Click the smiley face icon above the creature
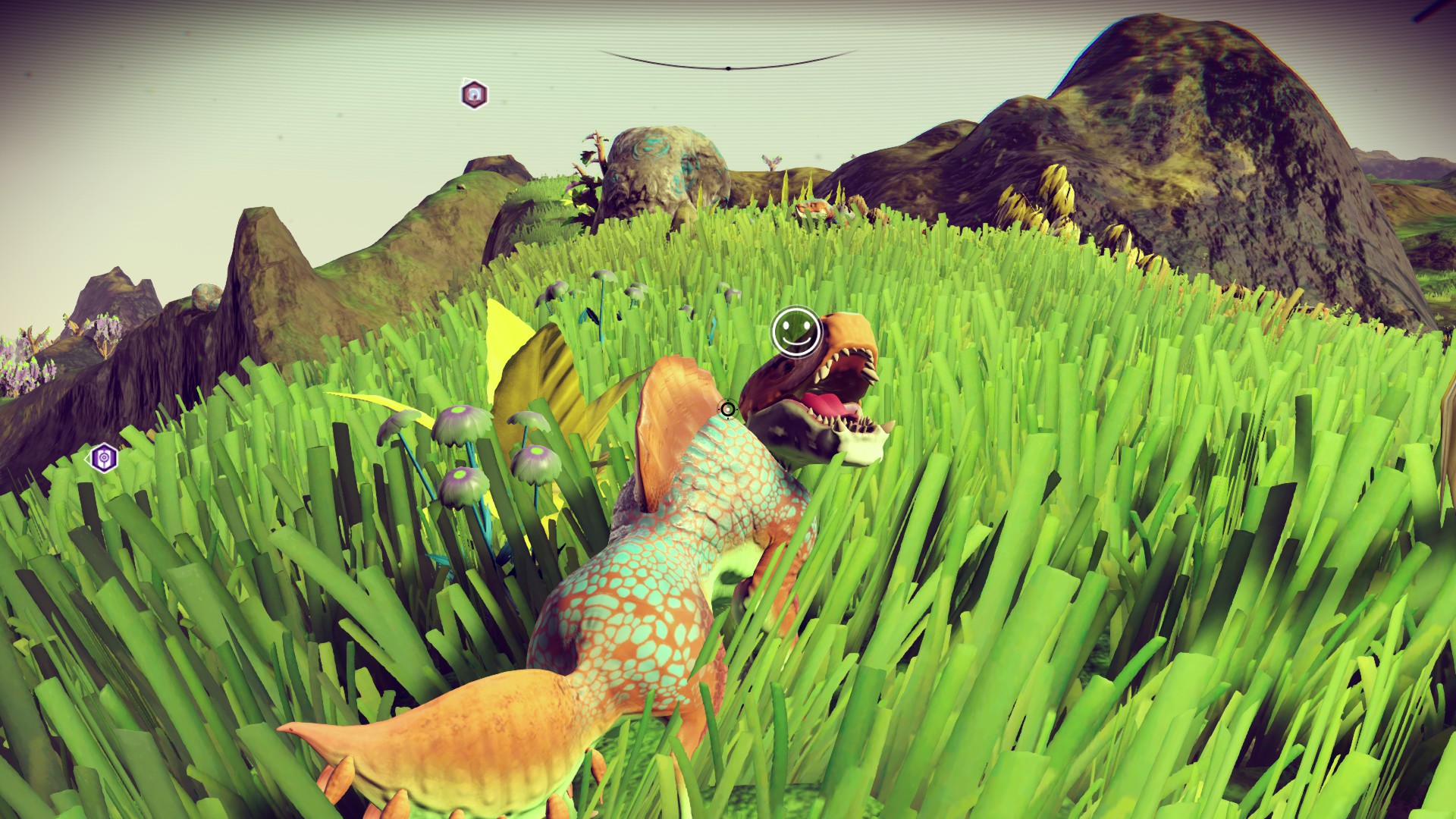Screen dimensions: 1456x819 795,330
